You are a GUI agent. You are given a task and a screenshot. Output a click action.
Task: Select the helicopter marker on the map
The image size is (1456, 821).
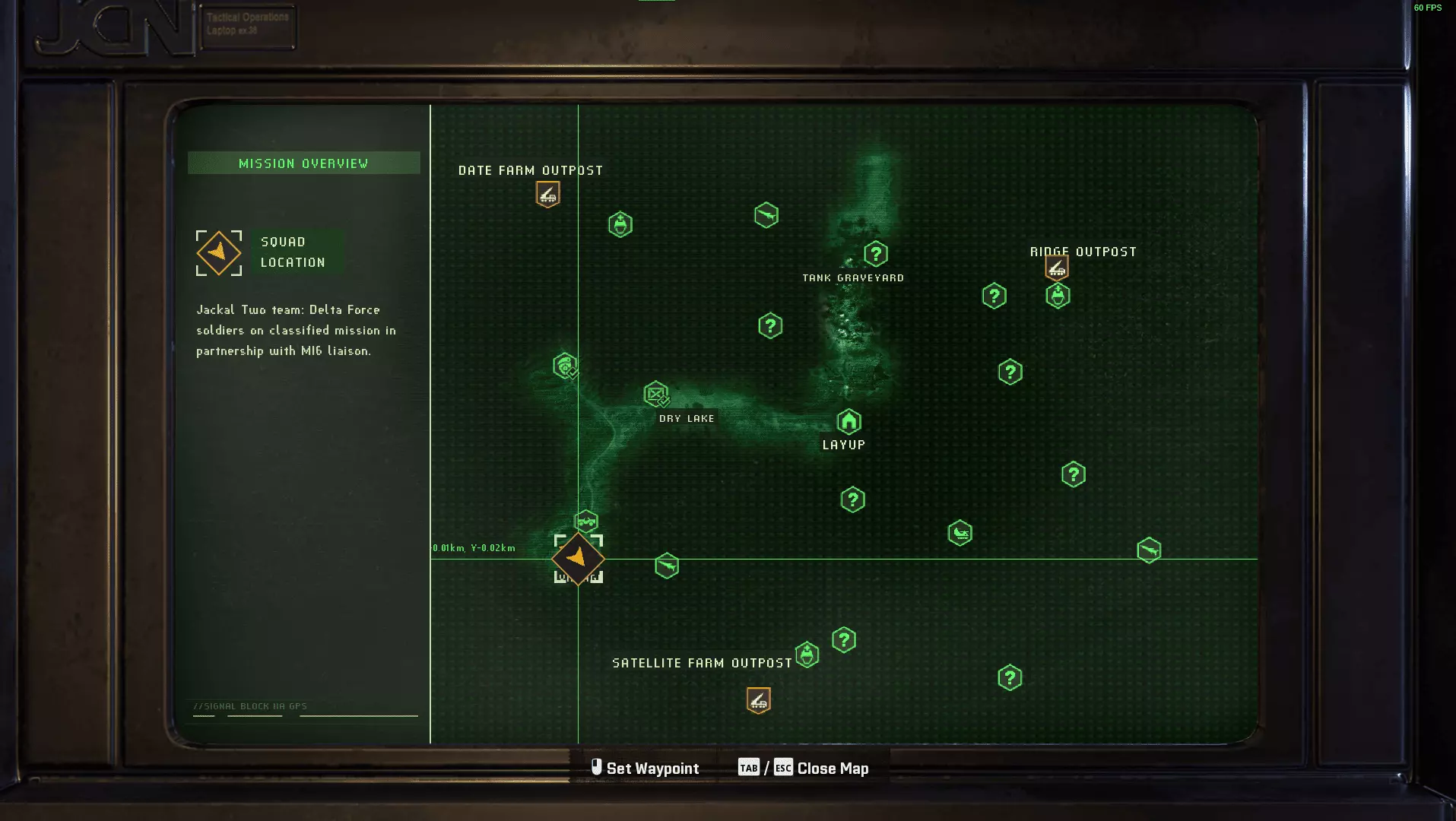(x=960, y=533)
